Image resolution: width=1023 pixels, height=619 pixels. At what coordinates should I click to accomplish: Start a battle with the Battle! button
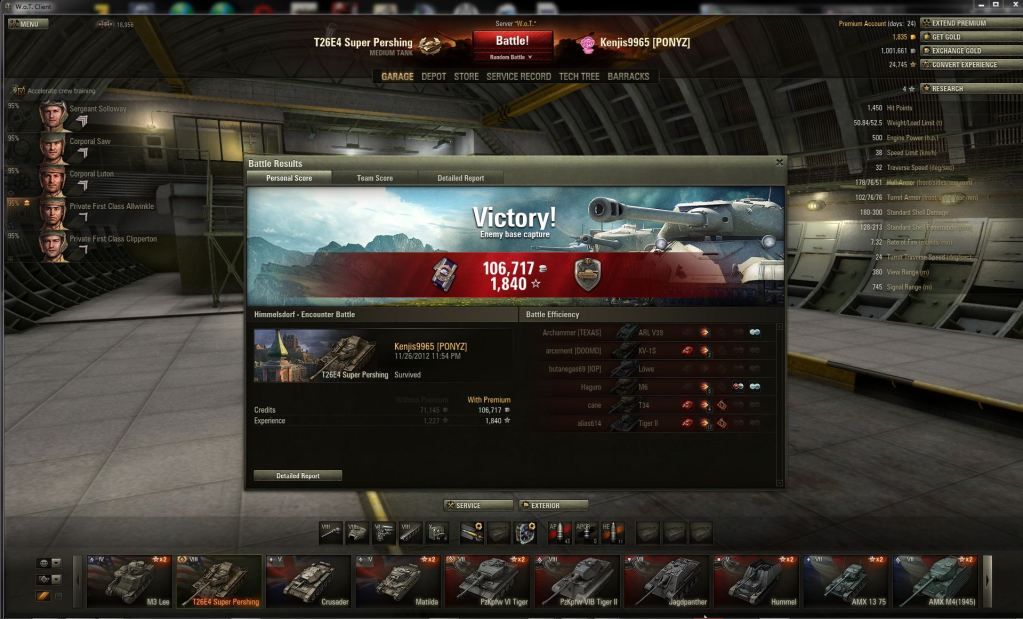(x=512, y=41)
